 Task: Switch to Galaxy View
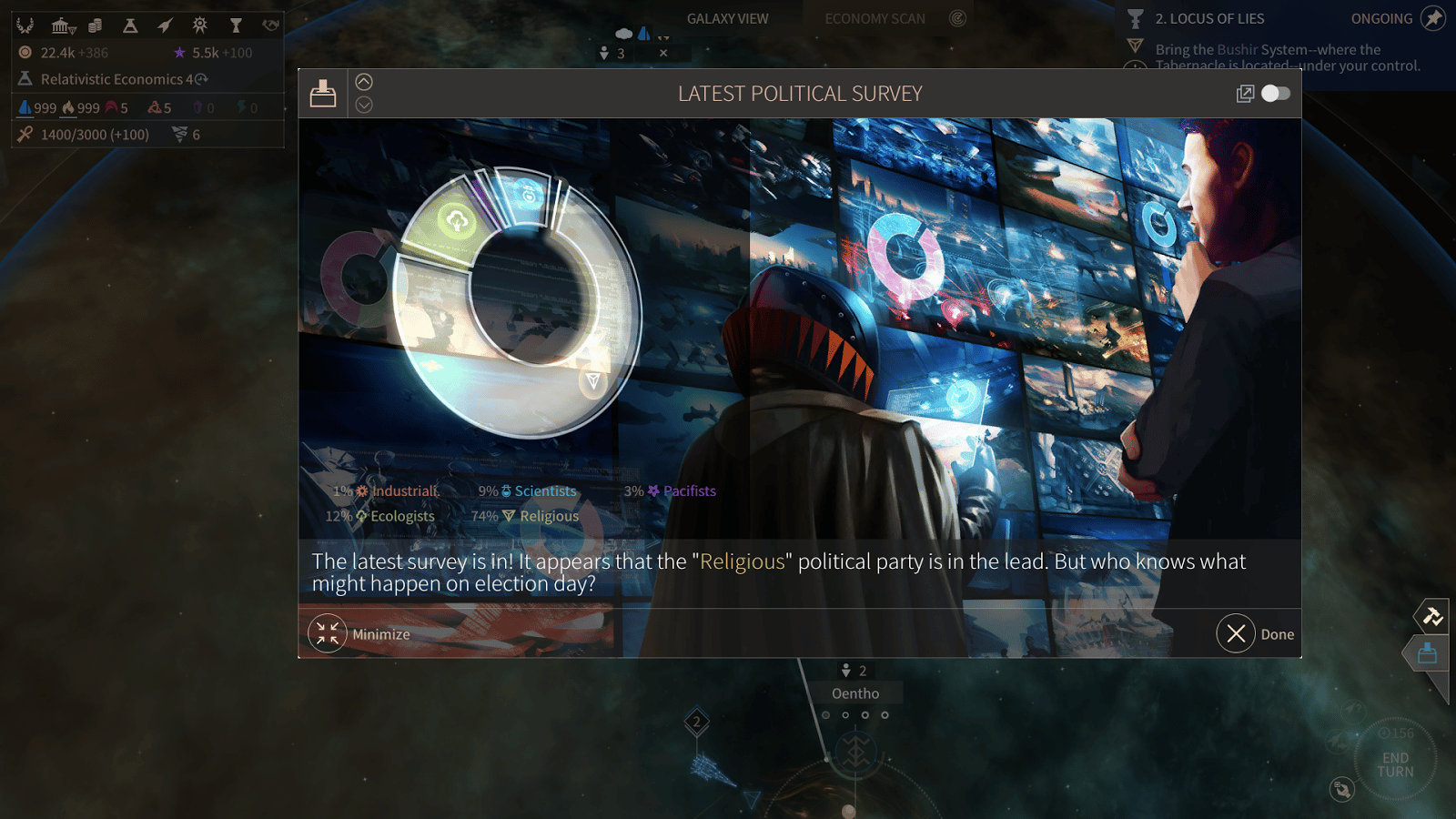tap(727, 18)
